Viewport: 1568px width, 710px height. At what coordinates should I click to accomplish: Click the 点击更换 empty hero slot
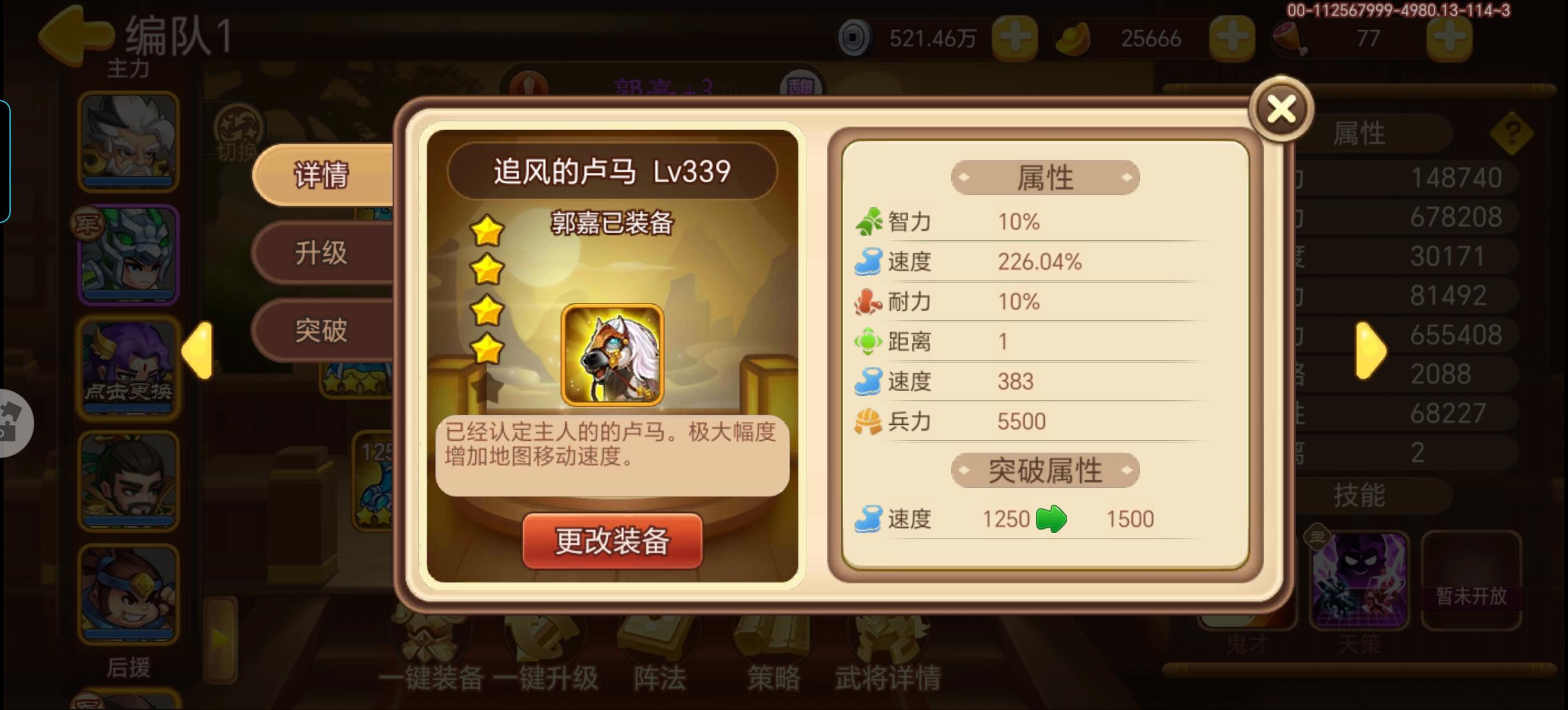128,377
